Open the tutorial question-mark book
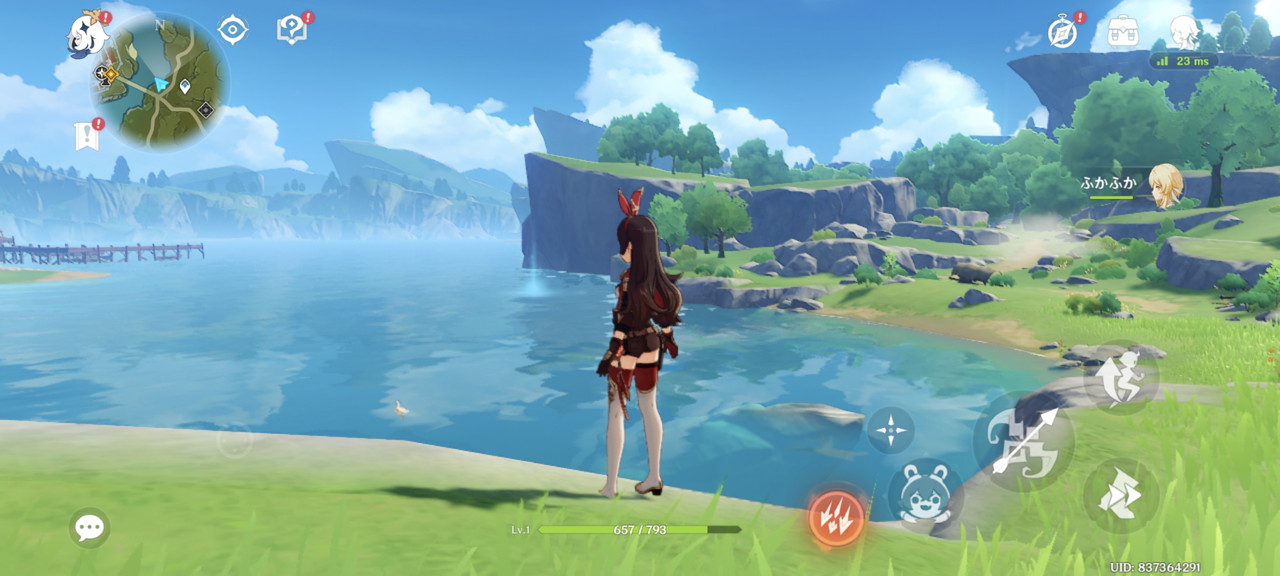The width and height of the screenshot is (1280, 576). tap(291, 30)
